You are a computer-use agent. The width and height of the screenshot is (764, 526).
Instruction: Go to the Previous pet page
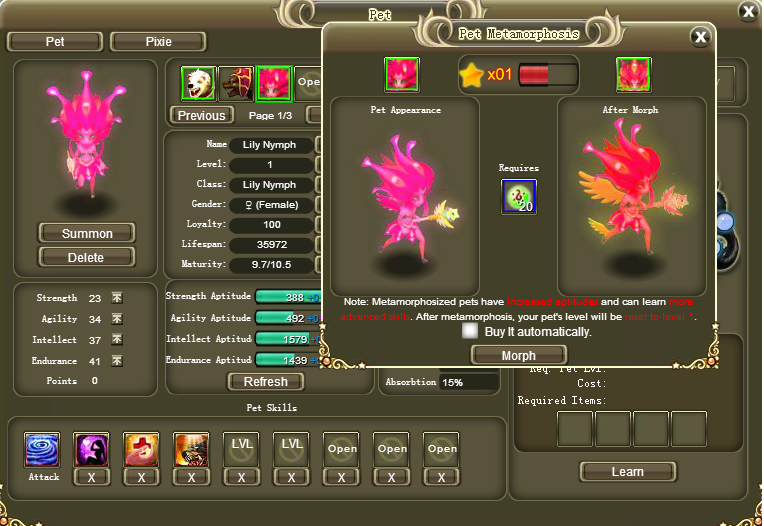[201, 115]
